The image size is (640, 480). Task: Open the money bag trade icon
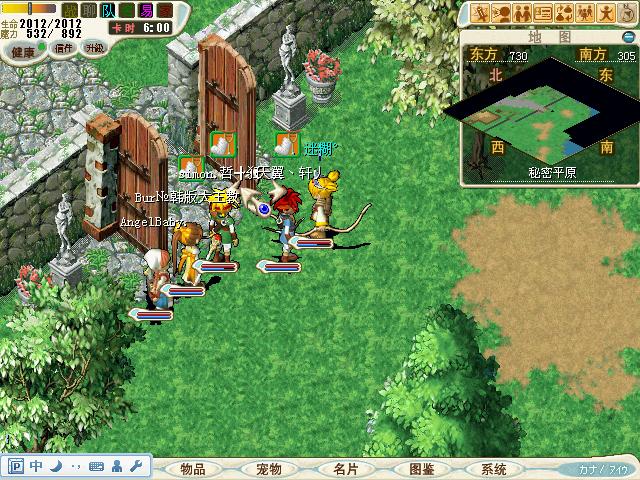pyautogui.click(x=565, y=13)
